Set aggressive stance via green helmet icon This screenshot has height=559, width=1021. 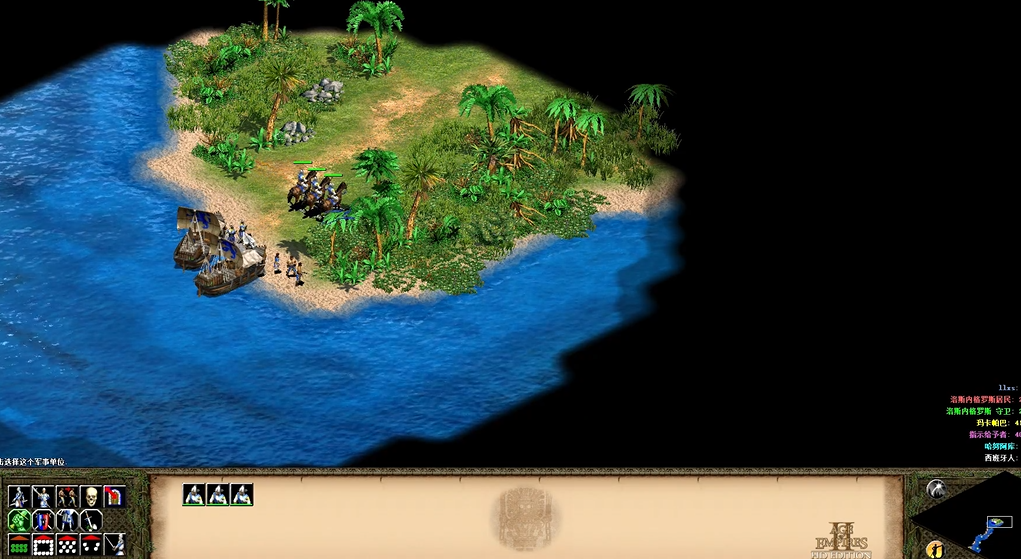[18, 521]
